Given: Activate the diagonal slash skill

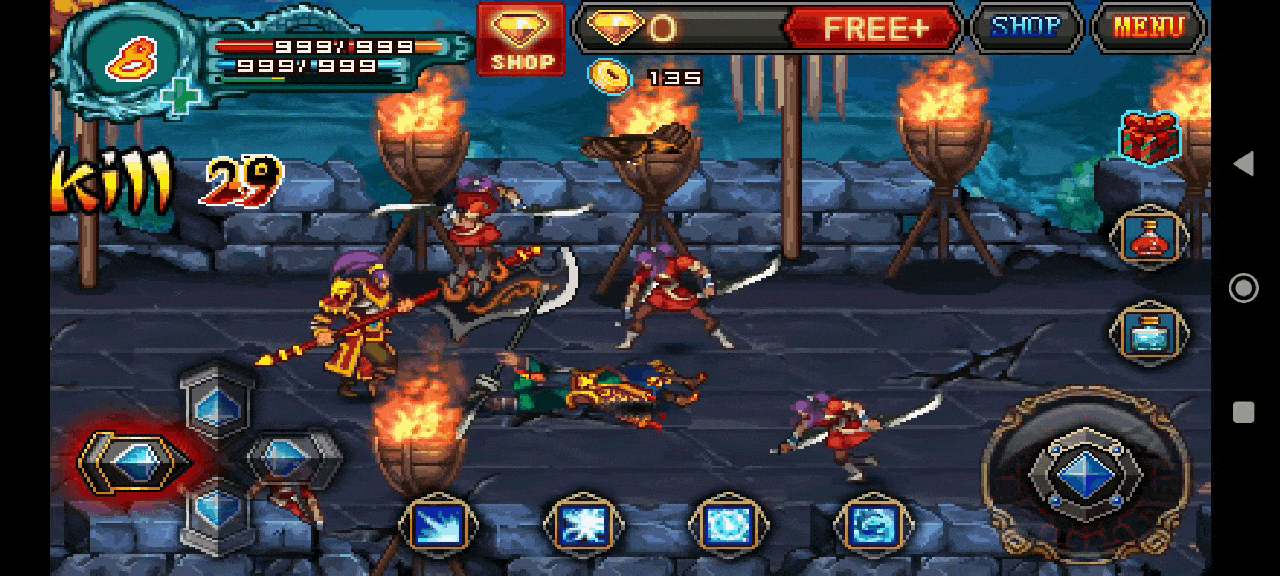Looking at the screenshot, I should (x=438, y=525).
